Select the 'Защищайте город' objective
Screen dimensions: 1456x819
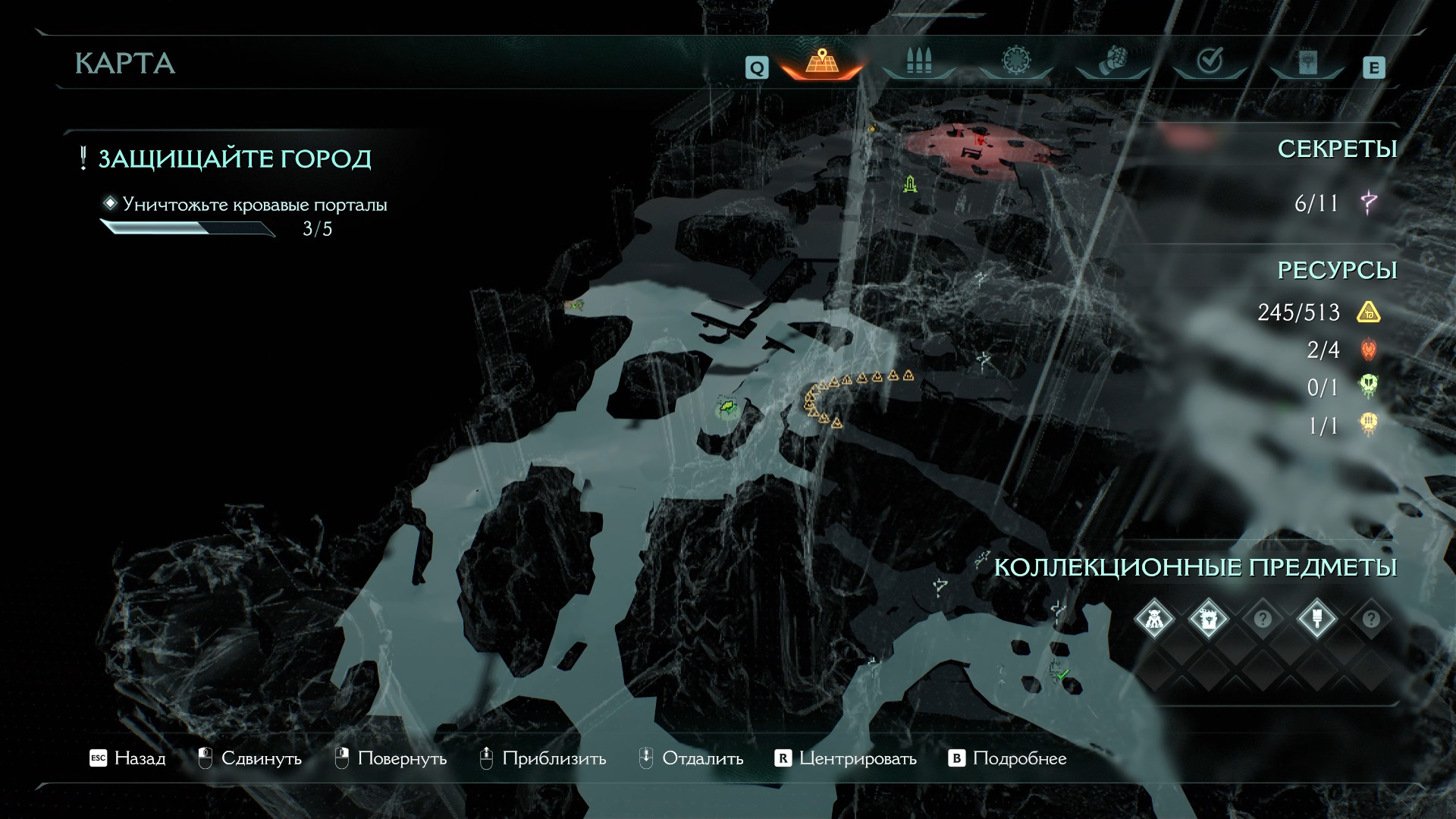point(234,159)
